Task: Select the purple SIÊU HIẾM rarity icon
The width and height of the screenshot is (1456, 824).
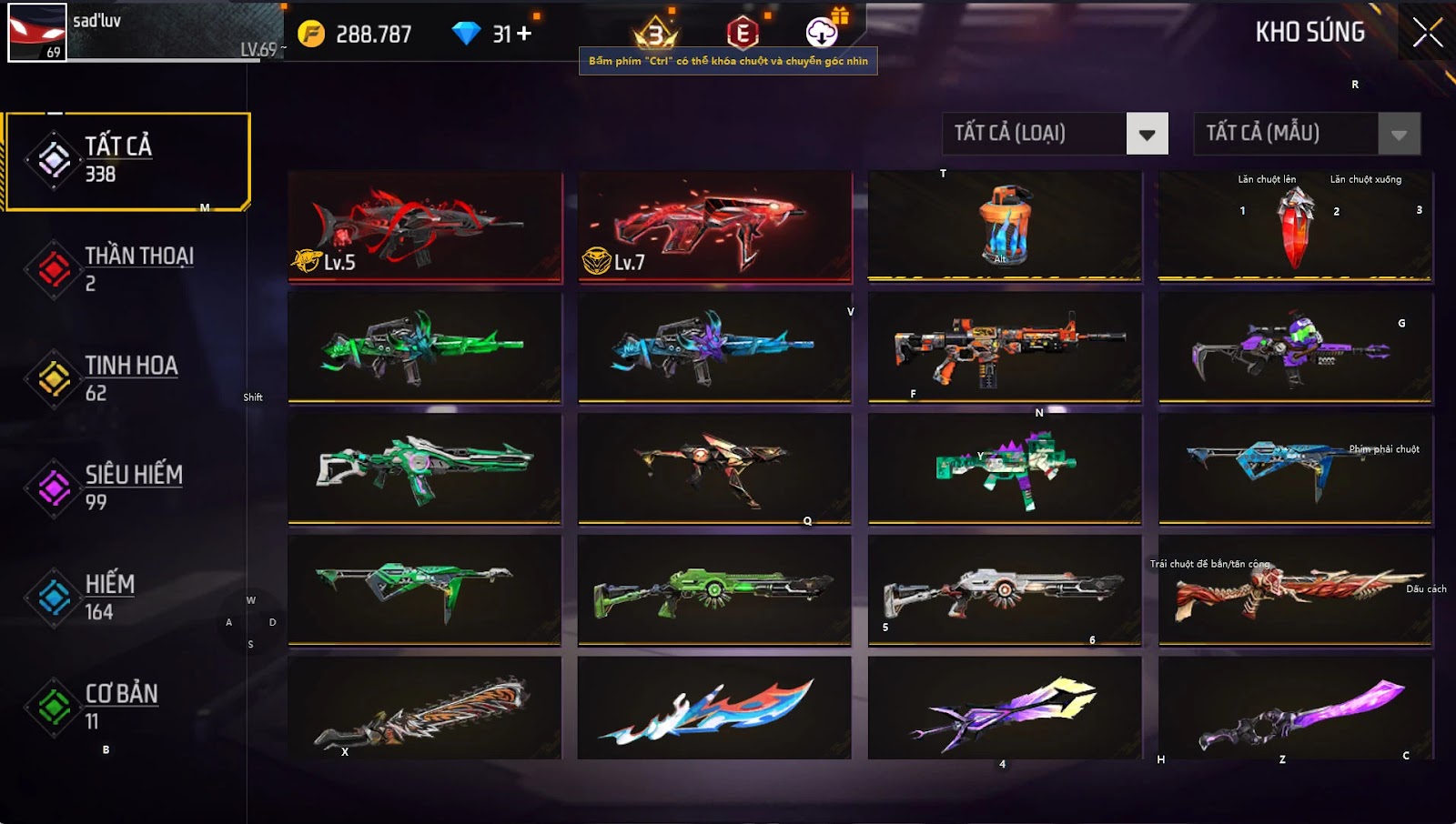Action: click(53, 486)
